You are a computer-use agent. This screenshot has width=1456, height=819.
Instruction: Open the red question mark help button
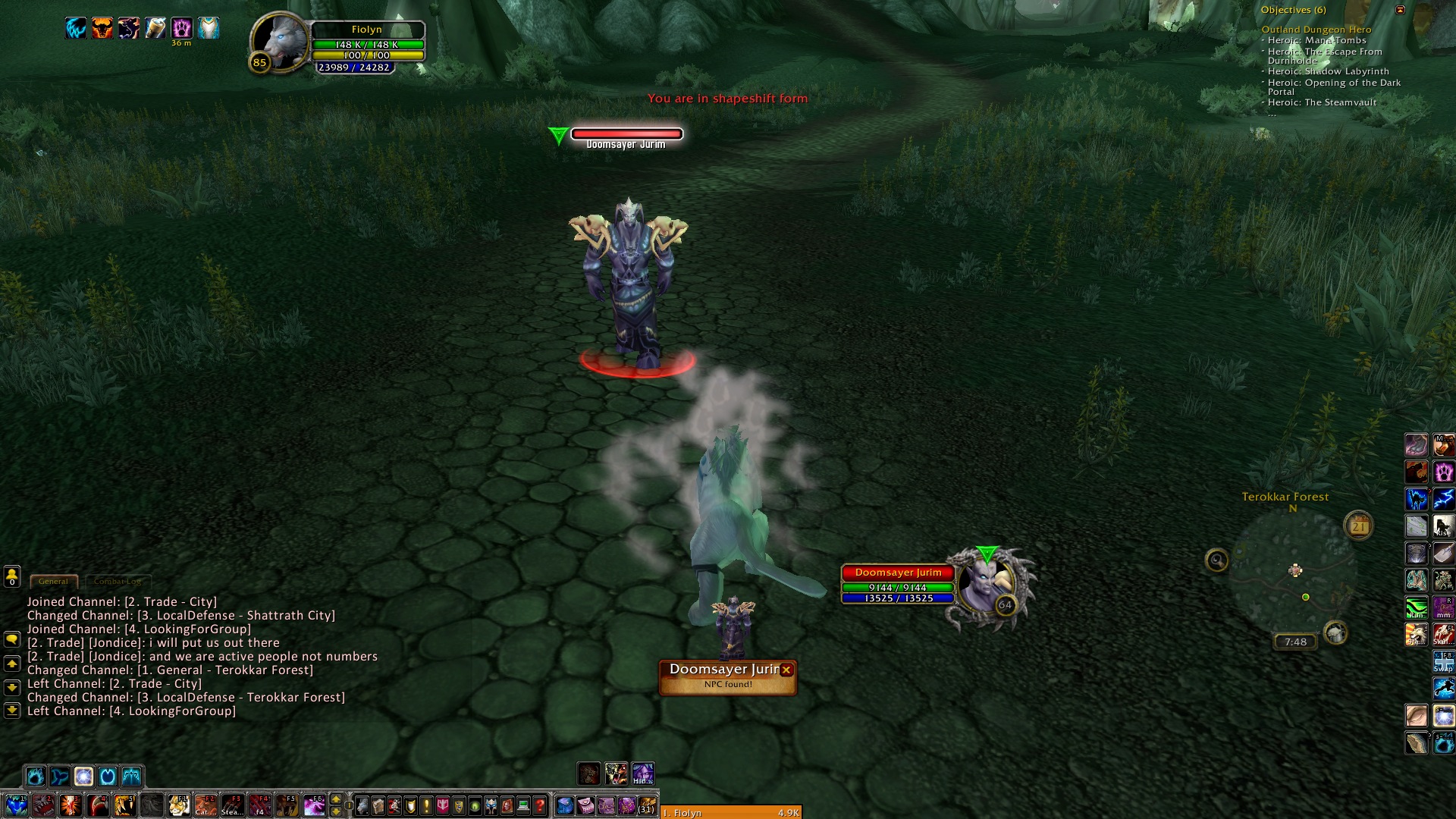point(539,805)
